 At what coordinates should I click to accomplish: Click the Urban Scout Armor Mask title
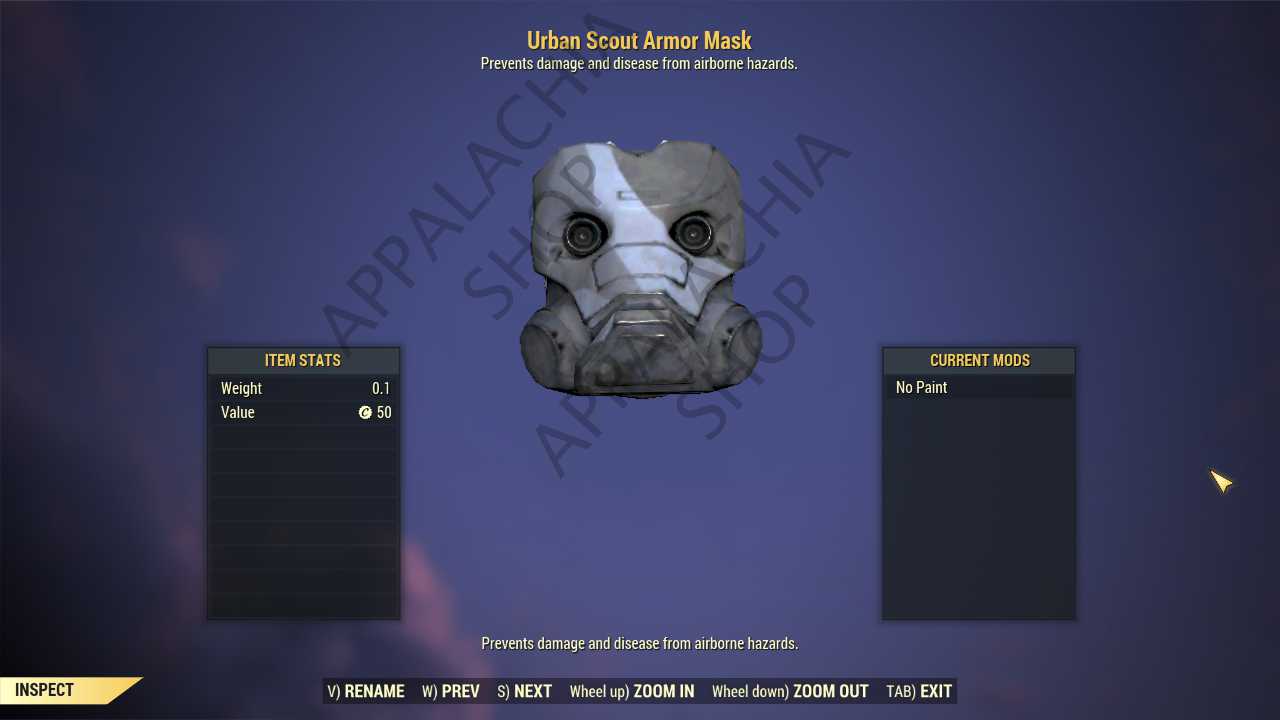[639, 40]
